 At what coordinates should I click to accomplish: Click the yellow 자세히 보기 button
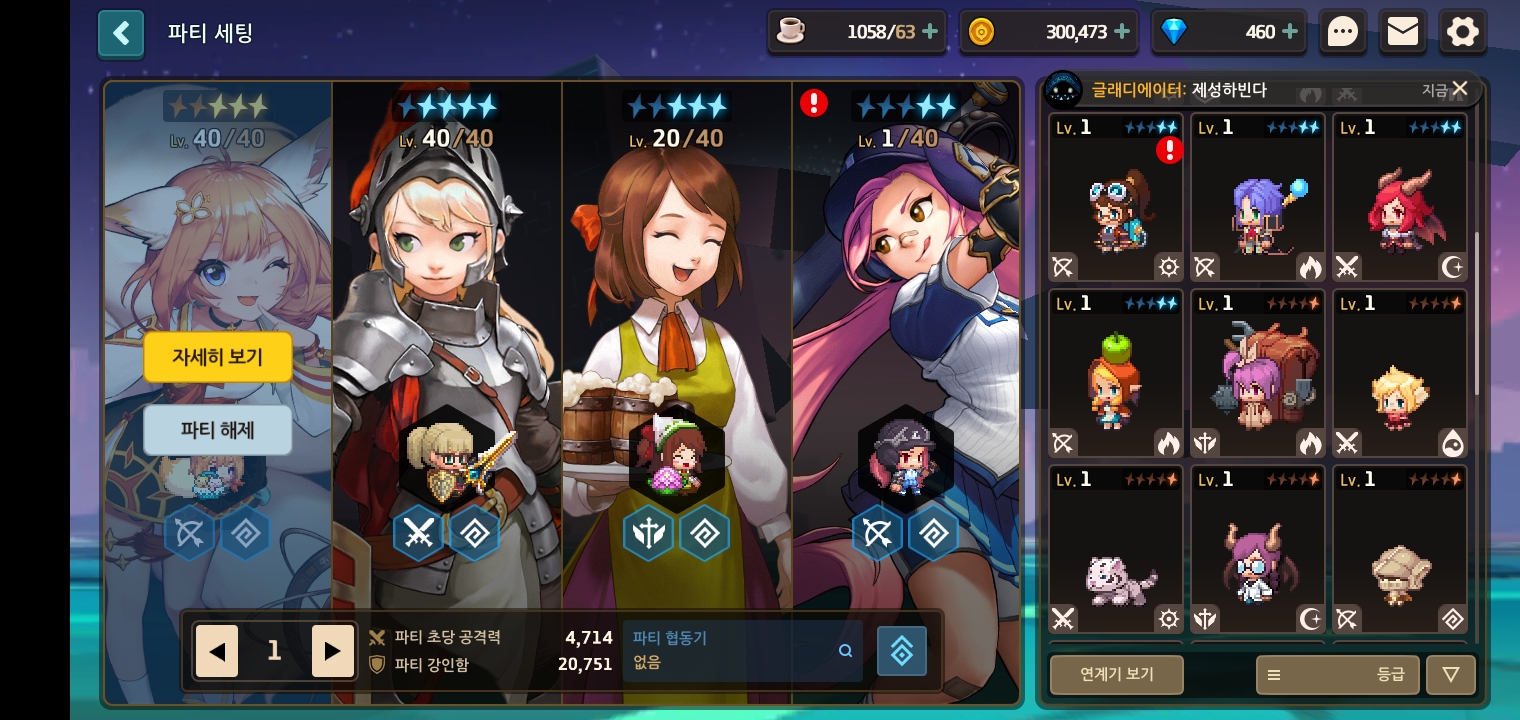(217, 357)
